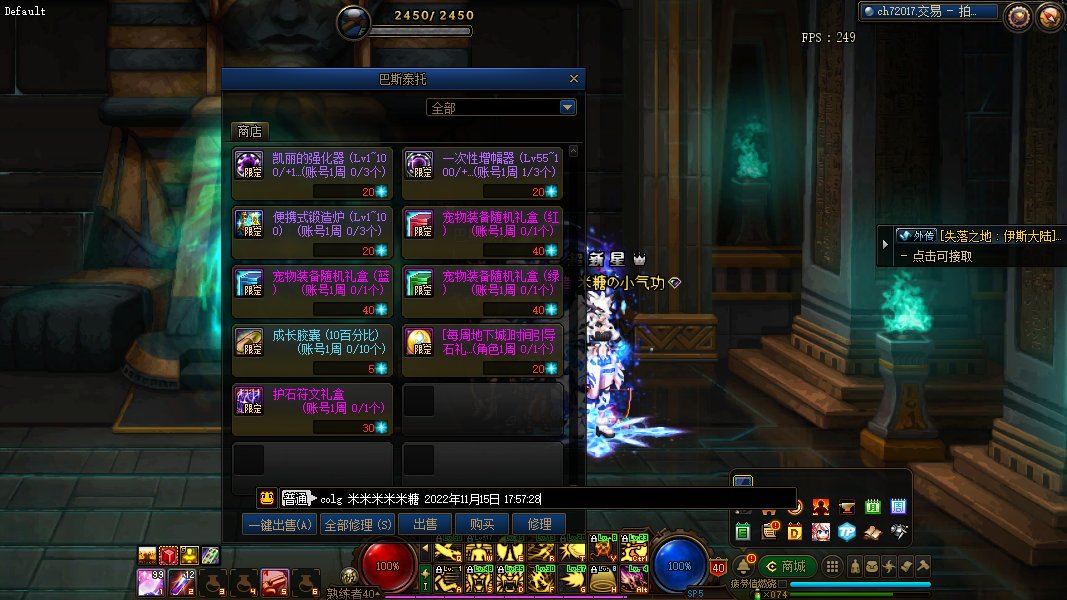This screenshot has width=1067, height=600.
Task: Click the 购买 buy button
Action: 482,524
